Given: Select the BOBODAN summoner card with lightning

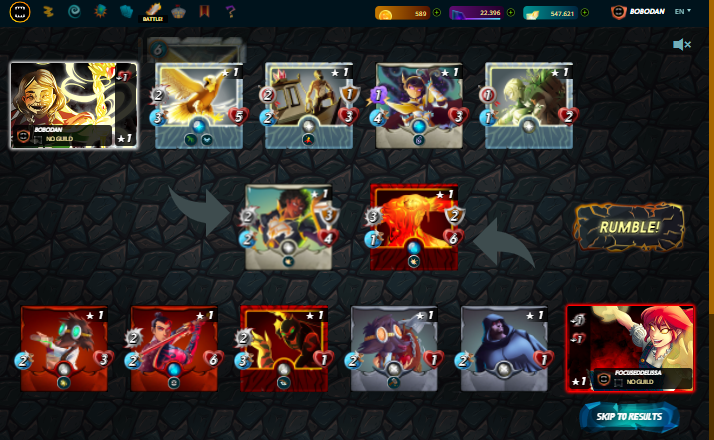Looking at the screenshot, I should tap(73, 105).
